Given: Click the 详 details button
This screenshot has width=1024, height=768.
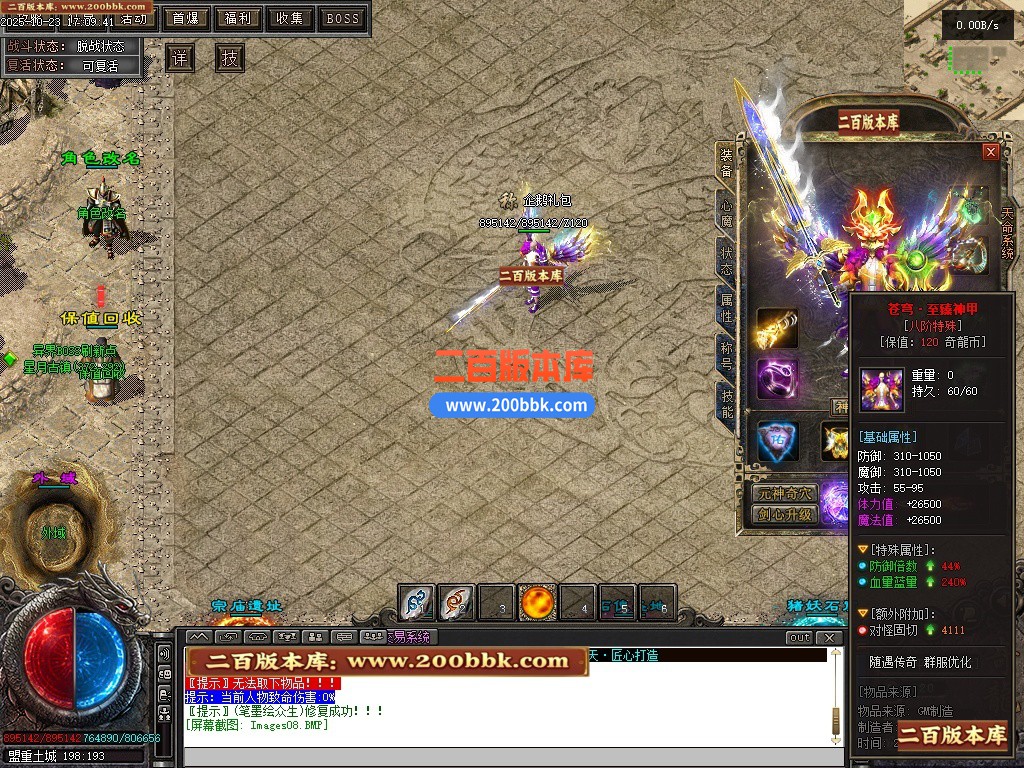Looking at the screenshot, I should coord(180,58).
